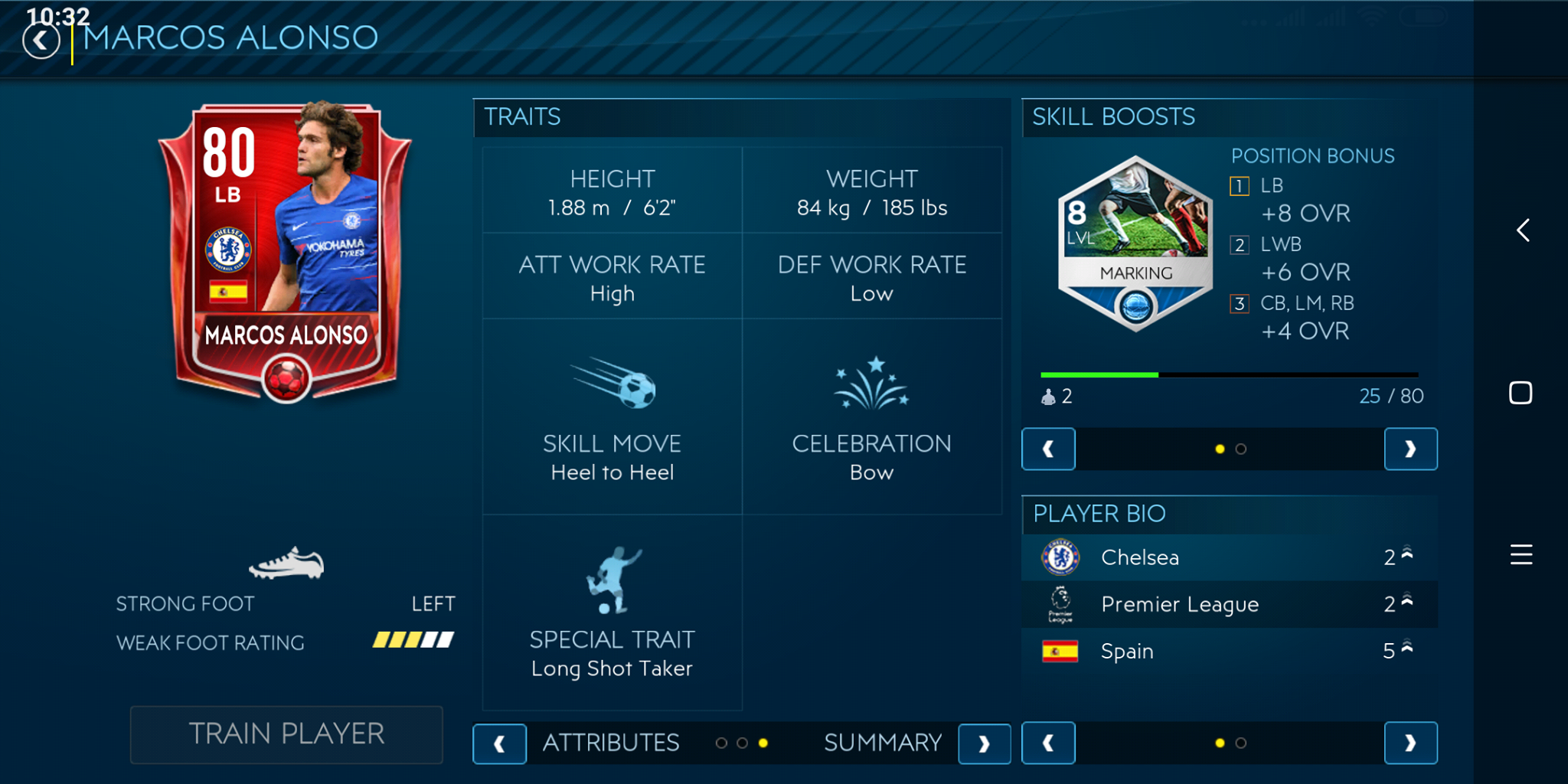Open the Marking skill boost badge
The width and height of the screenshot is (1568, 784).
tap(1135, 243)
